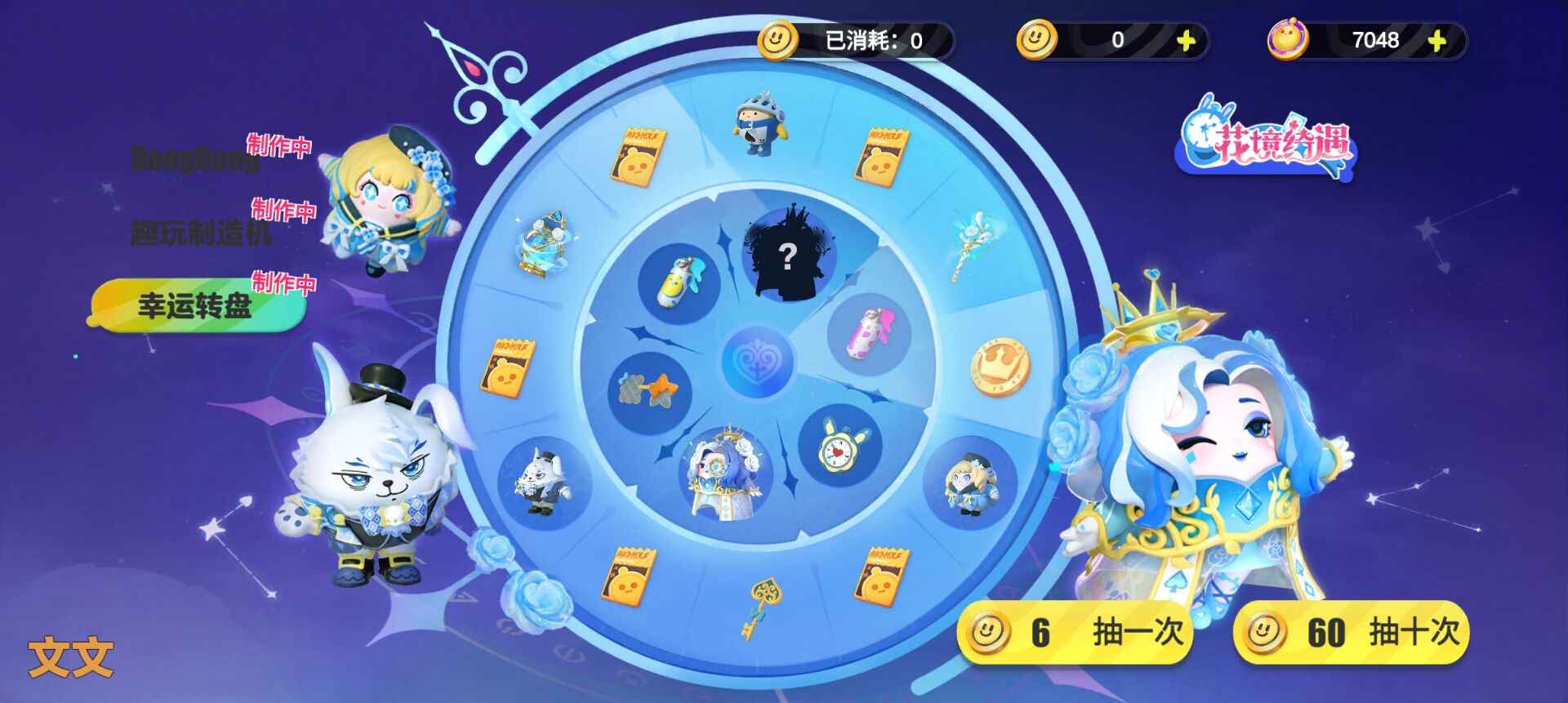Viewport: 1568px width, 703px height.
Task: Switch to the BangBang tab
Action: (x=192, y=159)
